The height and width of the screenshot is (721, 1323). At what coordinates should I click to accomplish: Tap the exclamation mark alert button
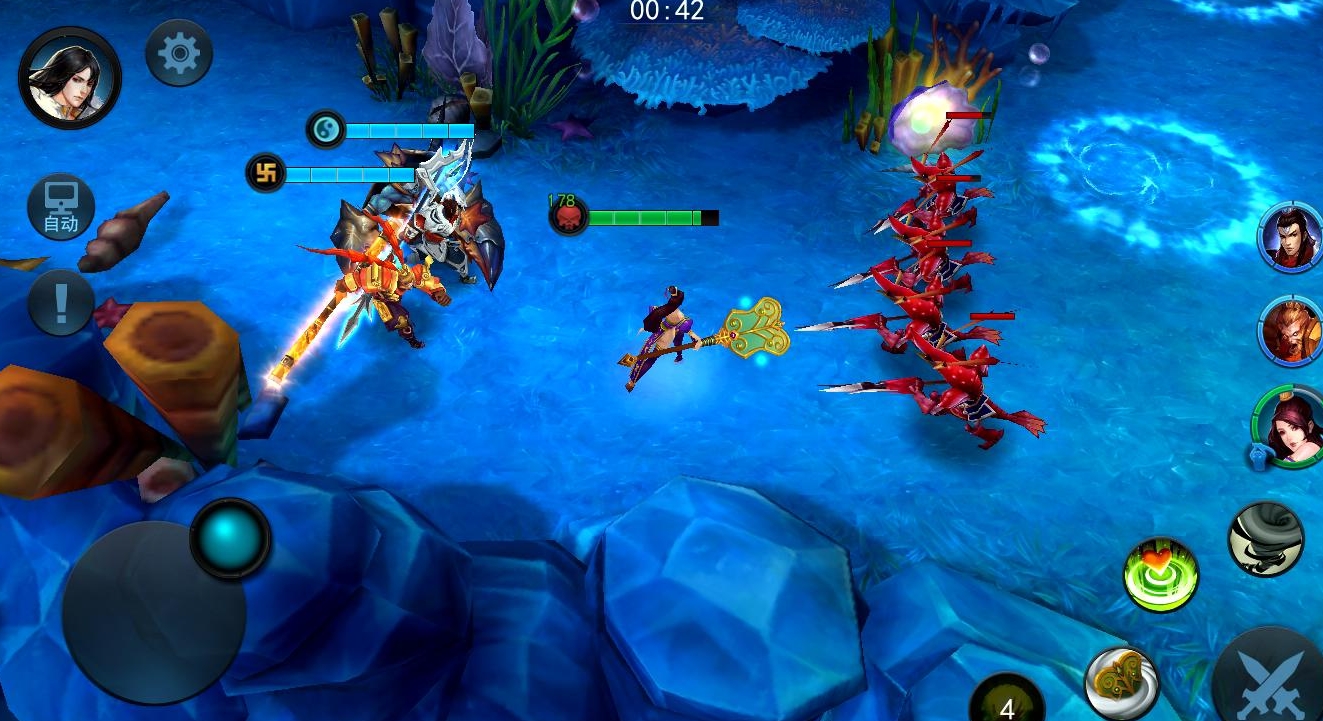pyautogui.click(x=61, y=302)
